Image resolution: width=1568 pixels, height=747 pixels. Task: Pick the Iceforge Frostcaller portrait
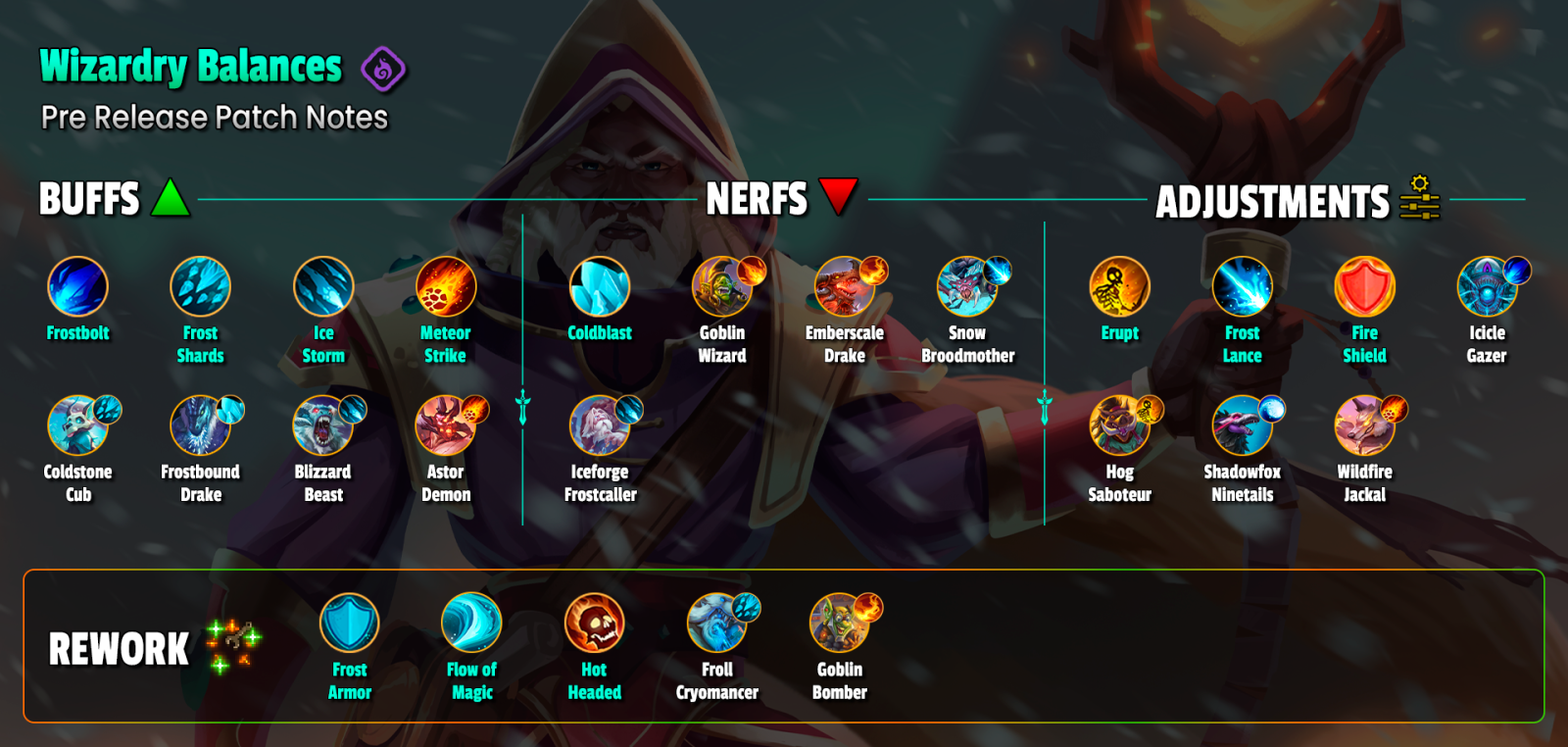[600, 425]
